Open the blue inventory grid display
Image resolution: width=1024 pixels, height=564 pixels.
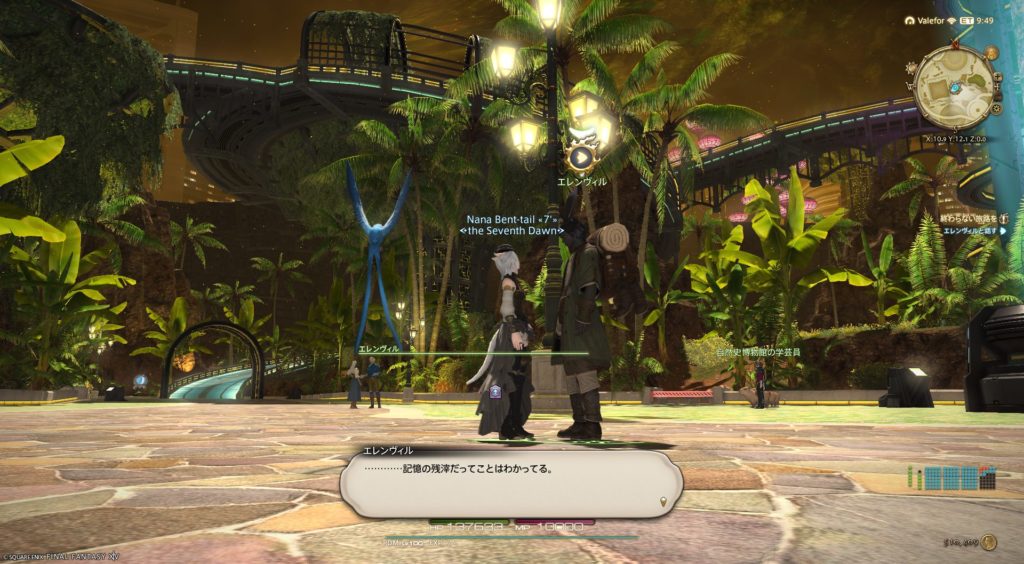(957, 478)
